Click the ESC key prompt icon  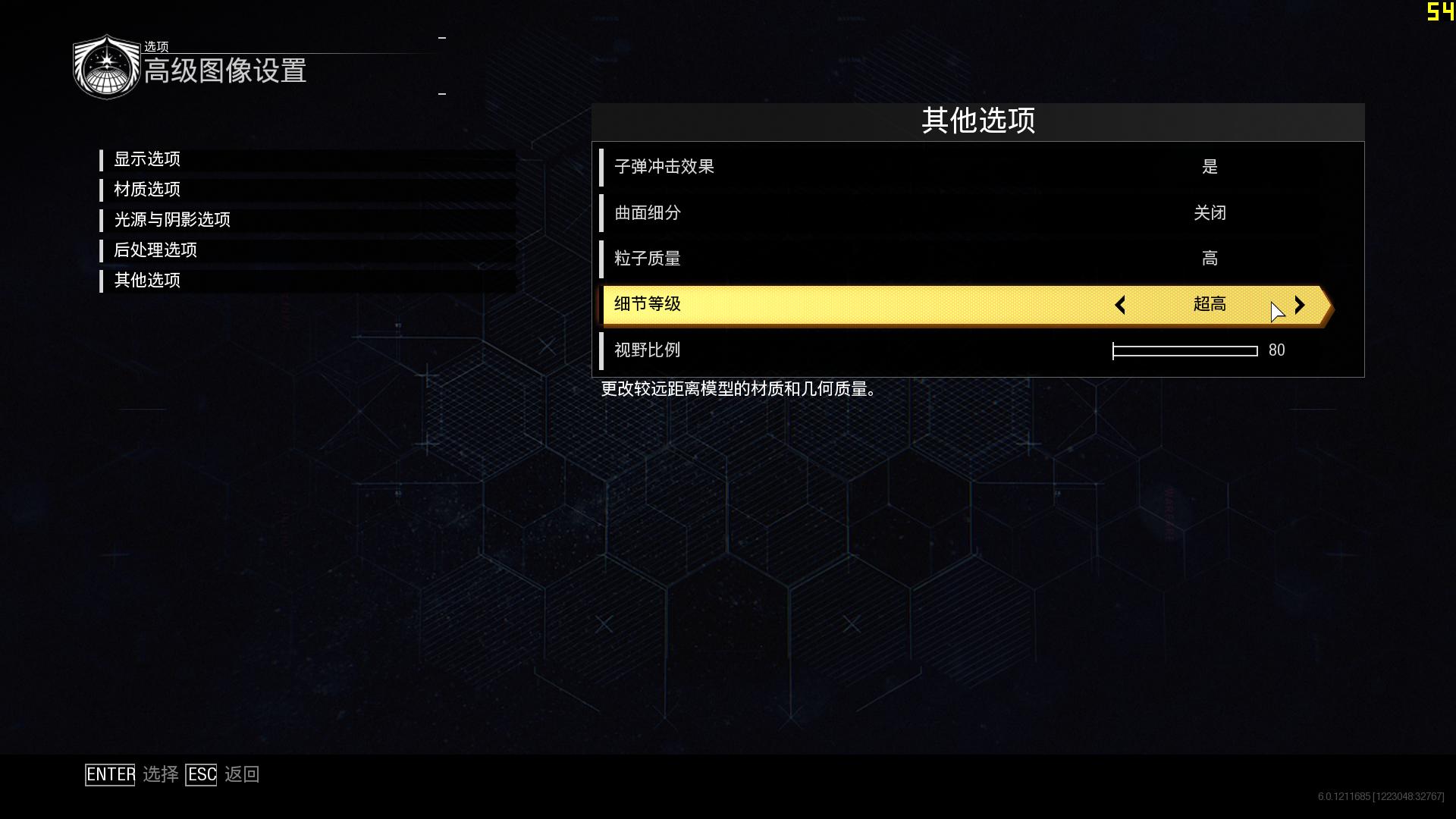[x=200, y=774]
